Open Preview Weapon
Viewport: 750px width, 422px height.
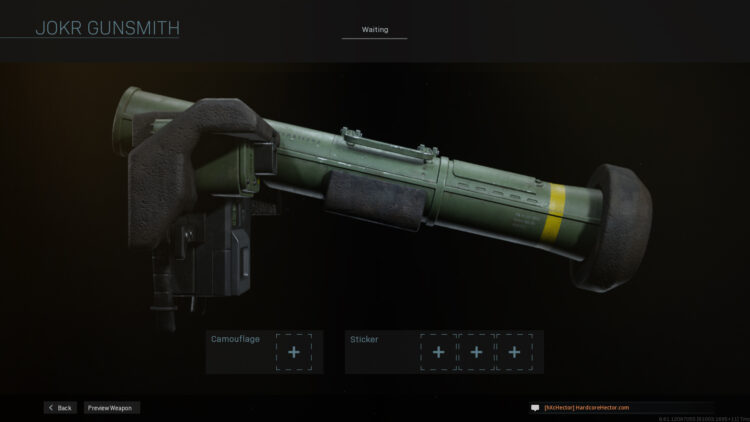point(112,408)
